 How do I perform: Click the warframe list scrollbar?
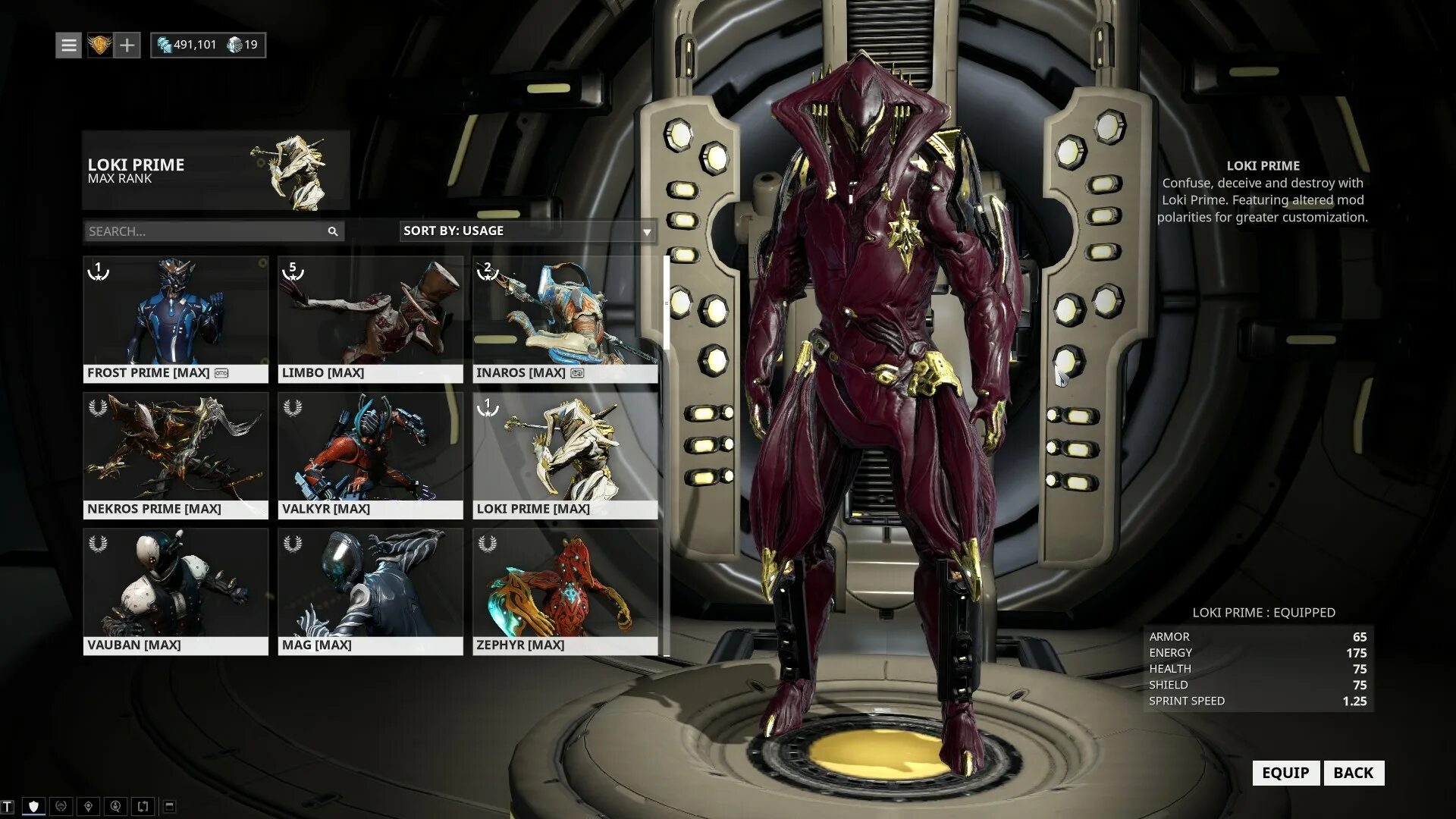(x=667, y=303)
